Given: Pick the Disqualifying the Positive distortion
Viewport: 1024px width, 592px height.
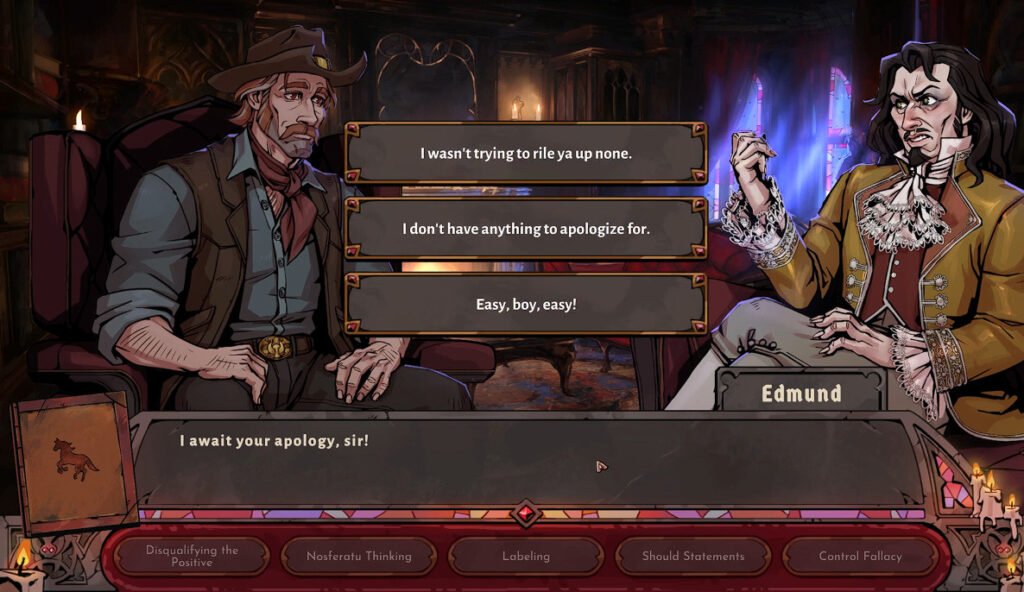Looking at the screenshot, I should [x=192, y=556].
